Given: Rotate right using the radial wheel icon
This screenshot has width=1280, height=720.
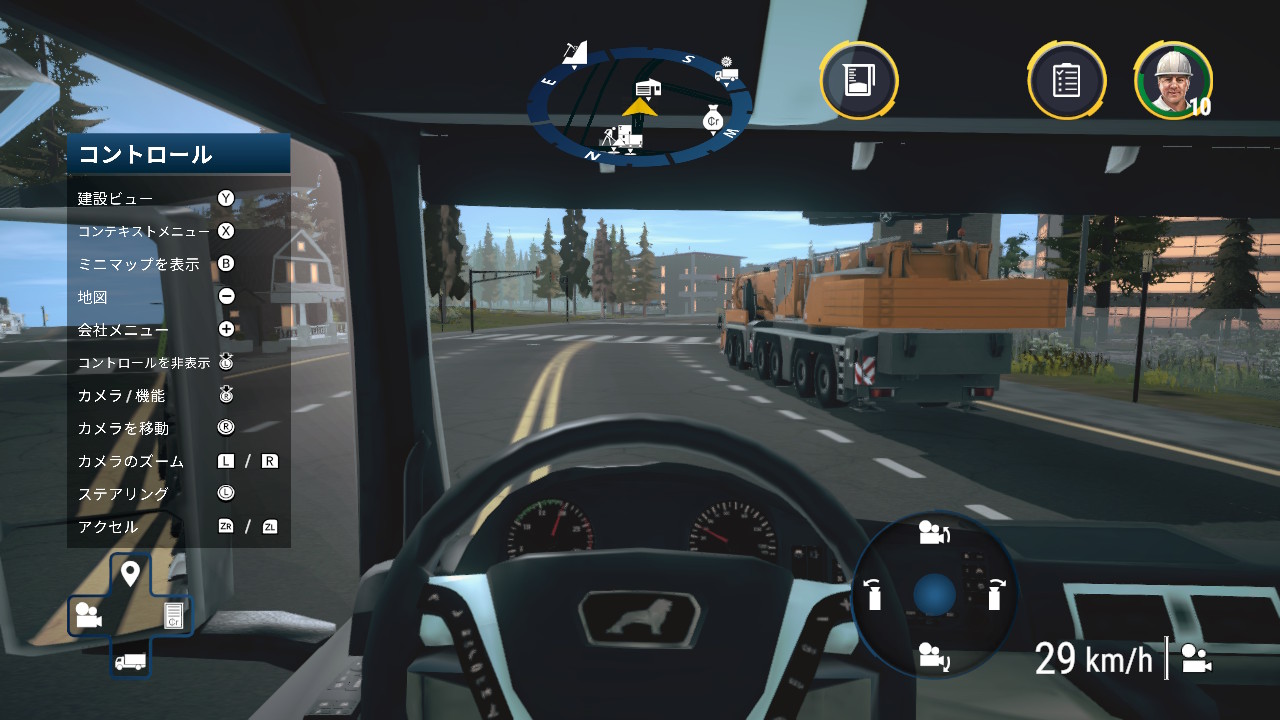Looking at the screenshot, I should click(994, 594).
